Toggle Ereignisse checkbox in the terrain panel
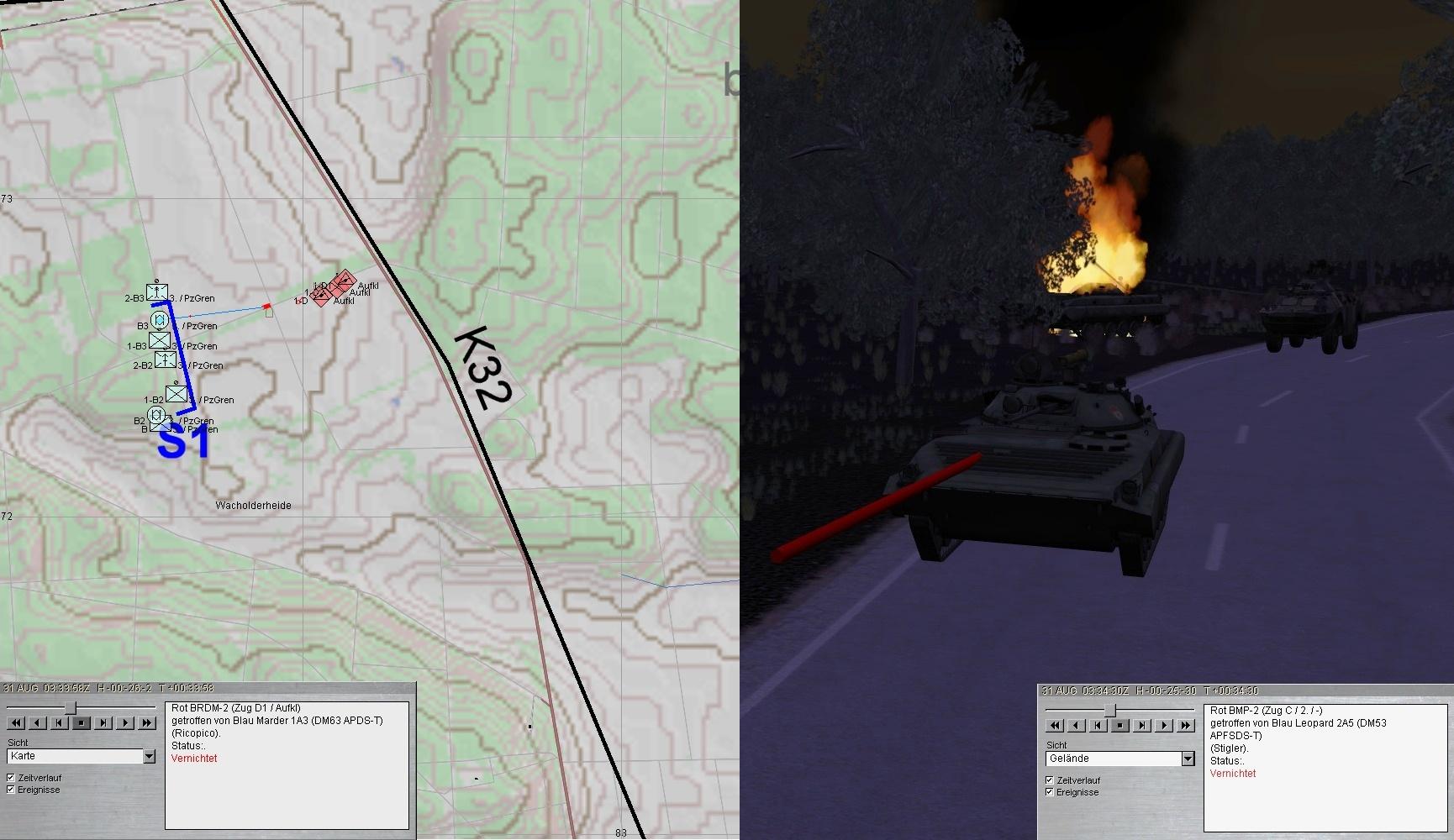Screen dimensions: 1454x840 coord(1050,792)
